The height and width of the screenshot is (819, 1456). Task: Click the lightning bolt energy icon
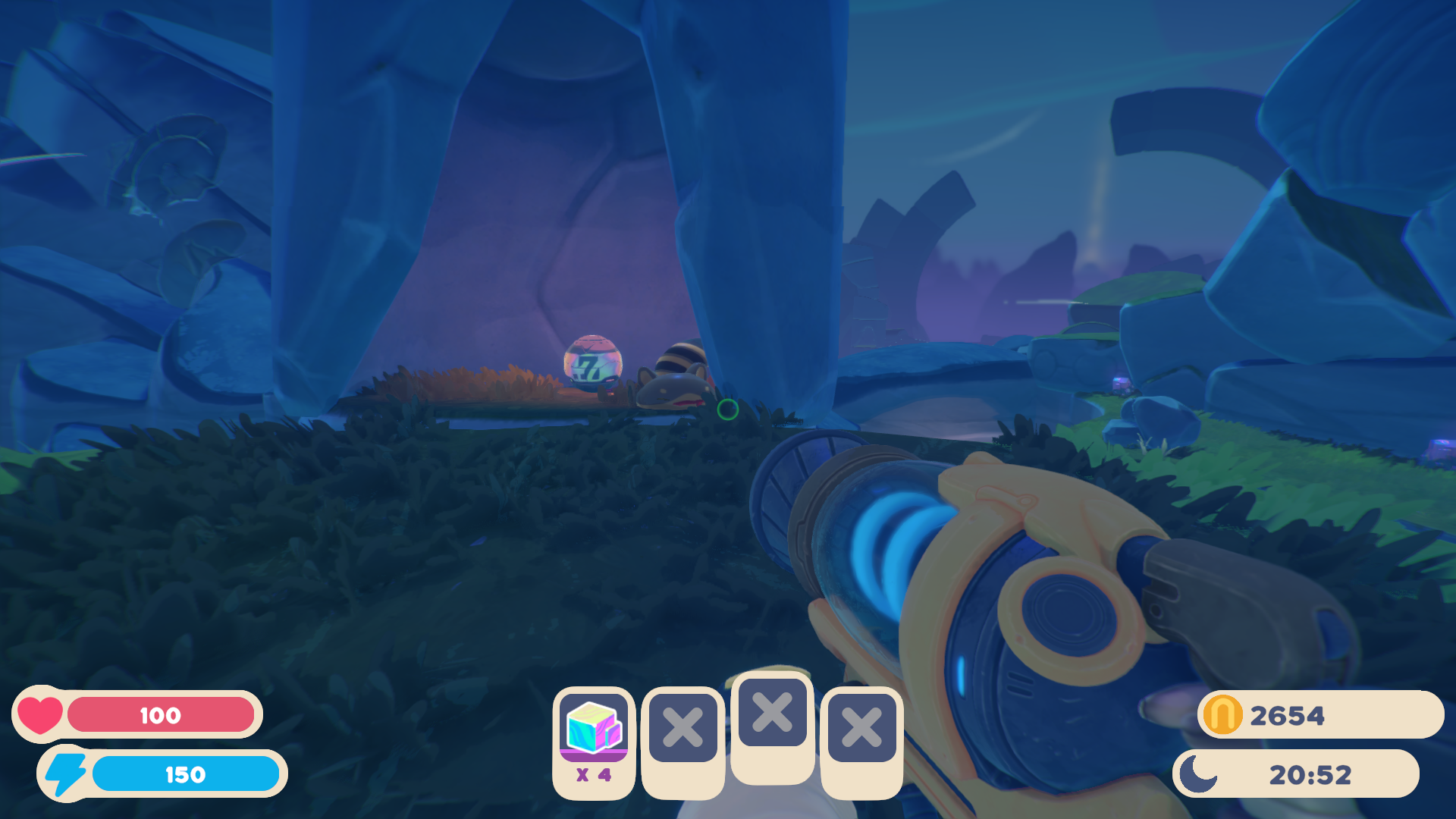coord(64,774)
